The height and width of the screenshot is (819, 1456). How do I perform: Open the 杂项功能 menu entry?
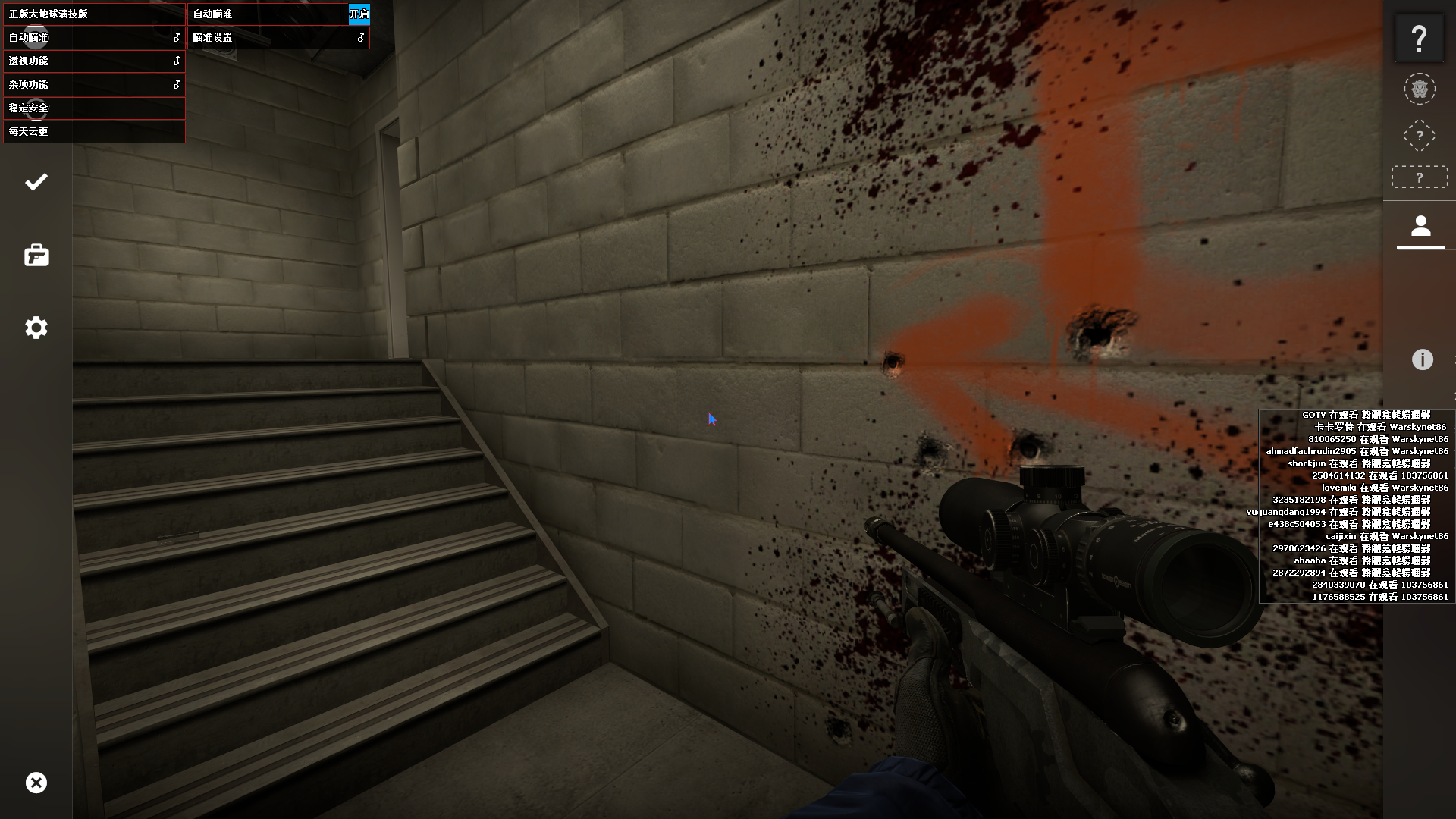click(x=94, y=84)
